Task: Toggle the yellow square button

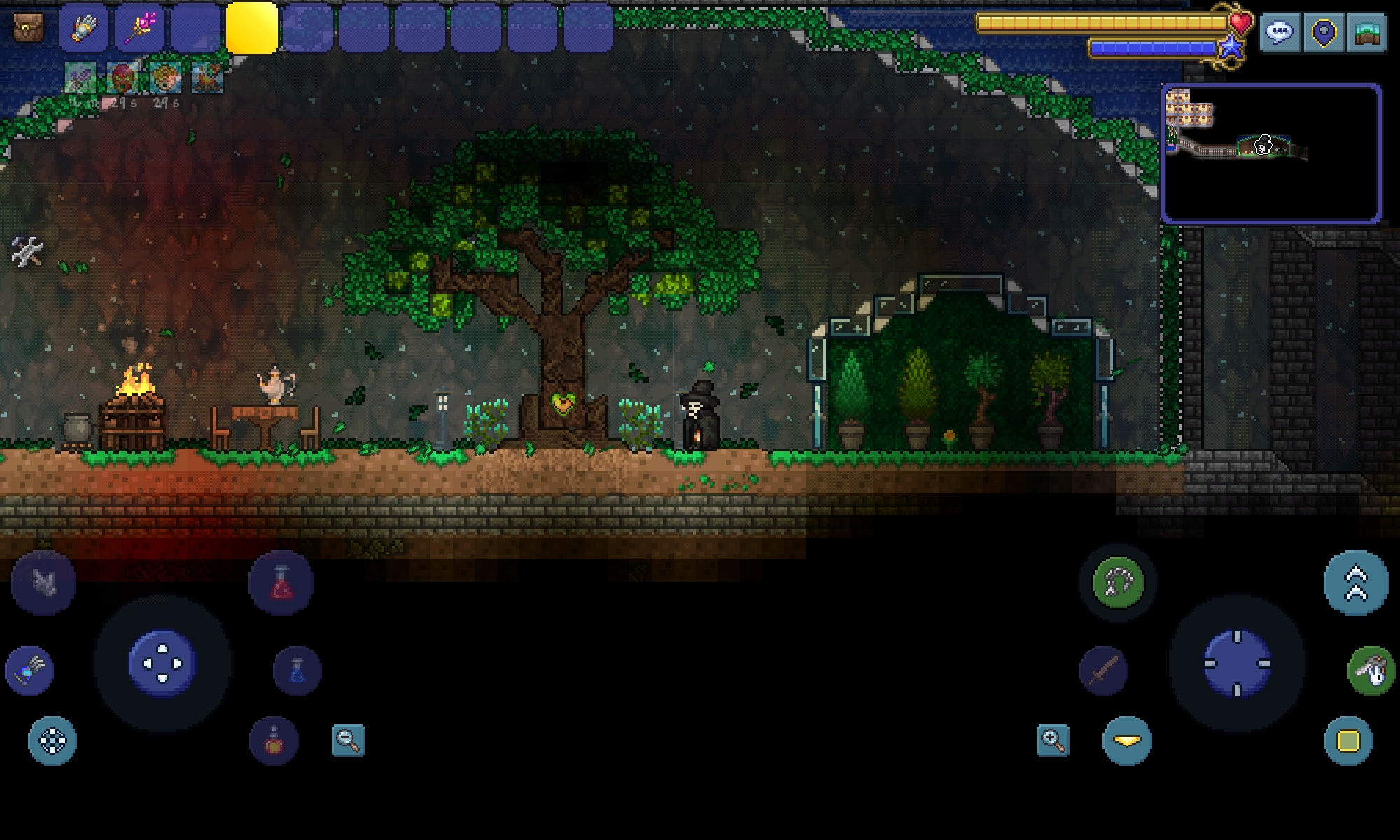Action: [1348, 741]
